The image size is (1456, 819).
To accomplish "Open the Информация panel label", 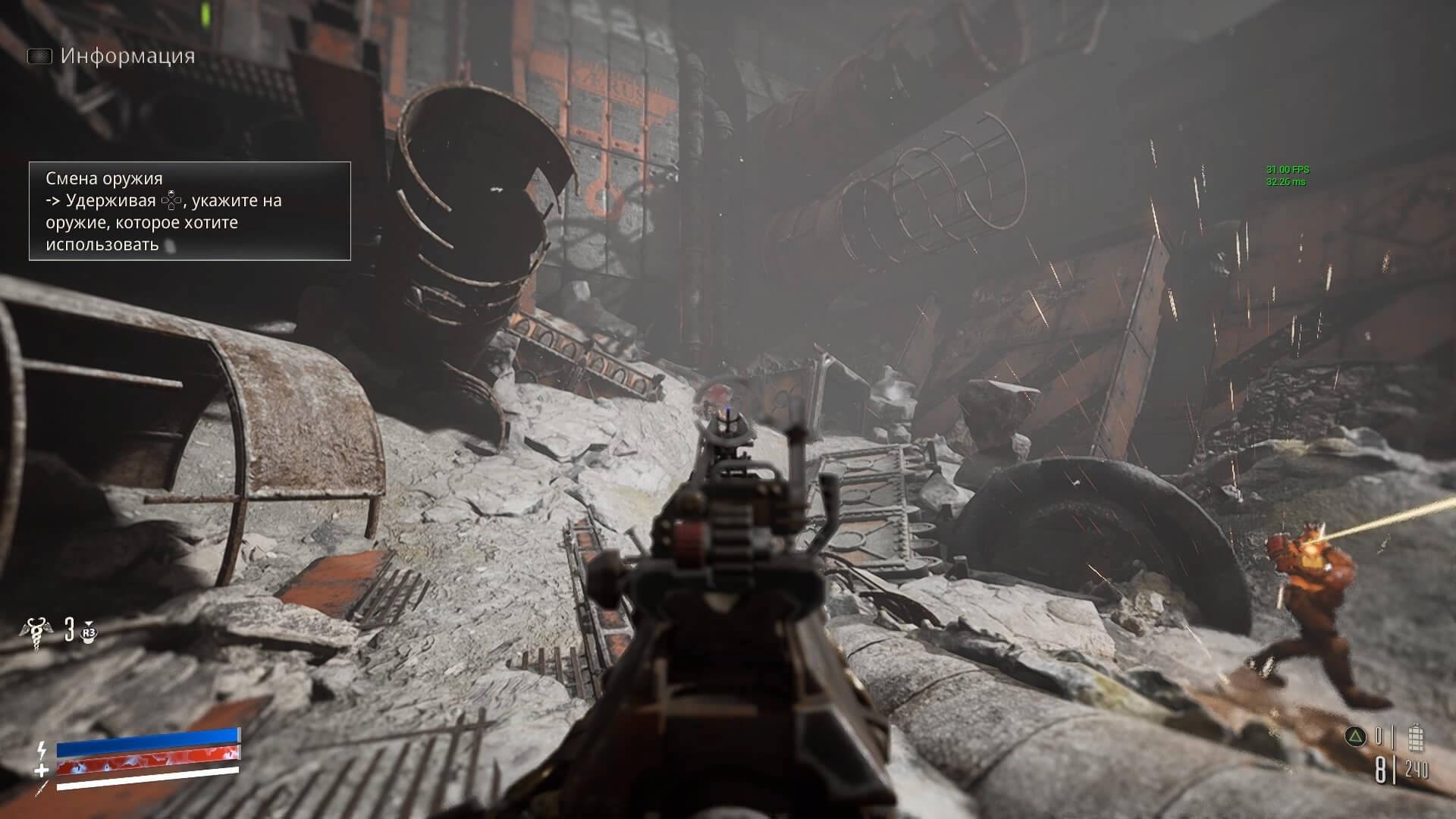I will click(x=127, y=56).
